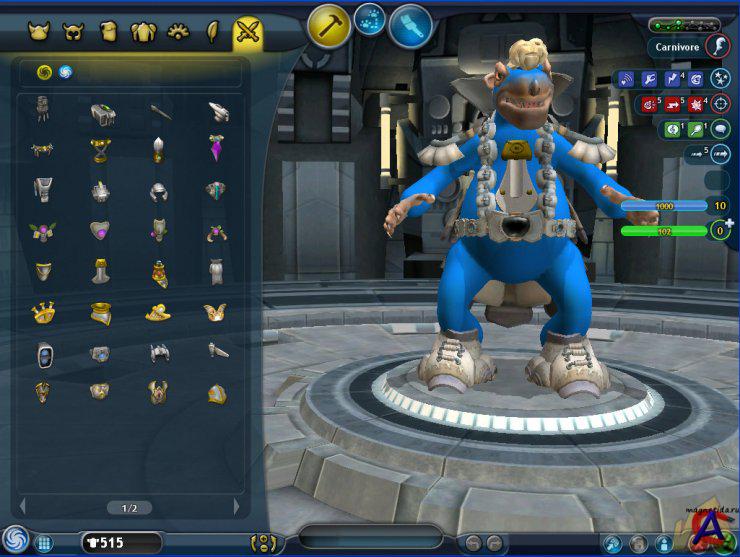The height and width of the screenshot is (557, 740).
Task: Open the Sporepedia grid button
Action: click(x=44, y=543)
